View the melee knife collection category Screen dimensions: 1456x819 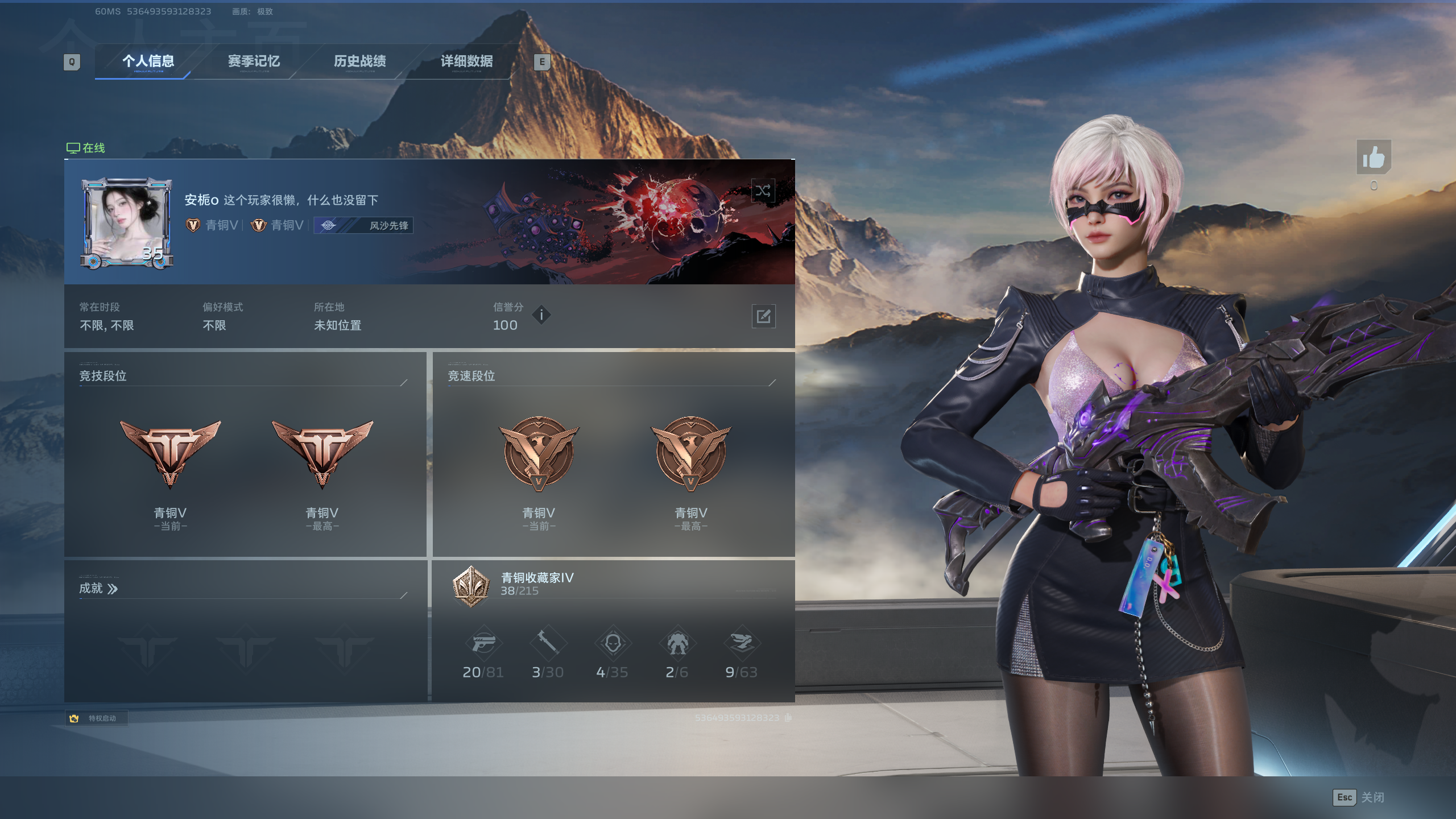click(548, 643)
